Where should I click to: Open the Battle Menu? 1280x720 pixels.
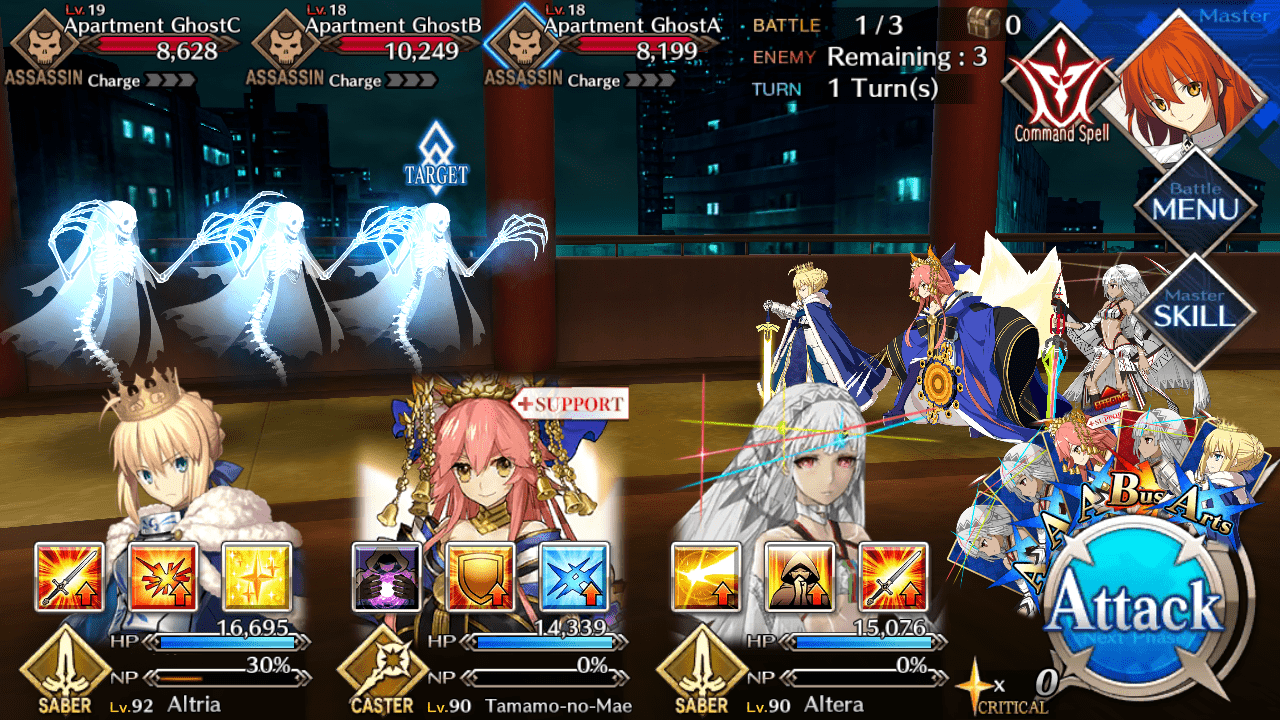(x=1195, y=203)
